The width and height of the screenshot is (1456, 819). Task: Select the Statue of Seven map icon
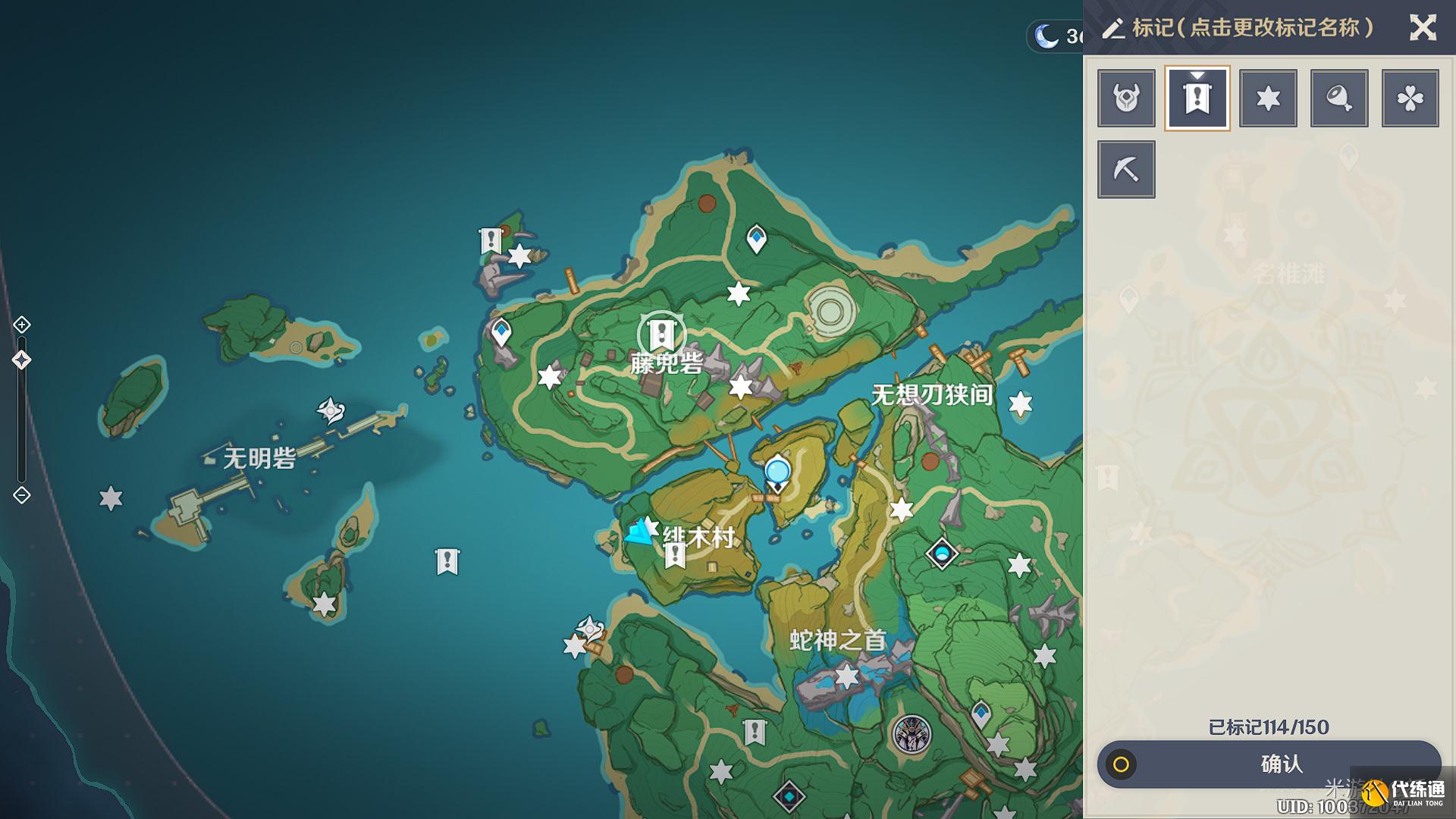click(x=942, y=554)
